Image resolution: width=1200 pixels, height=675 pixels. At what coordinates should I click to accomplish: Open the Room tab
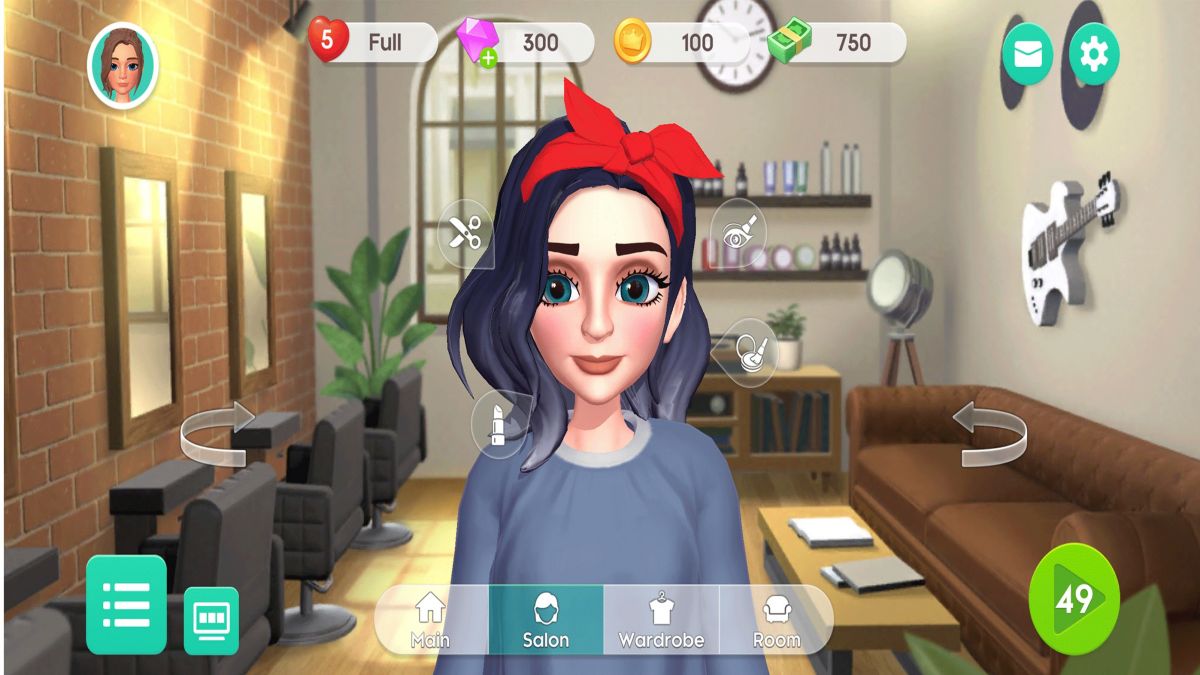(x=777, y=619)
